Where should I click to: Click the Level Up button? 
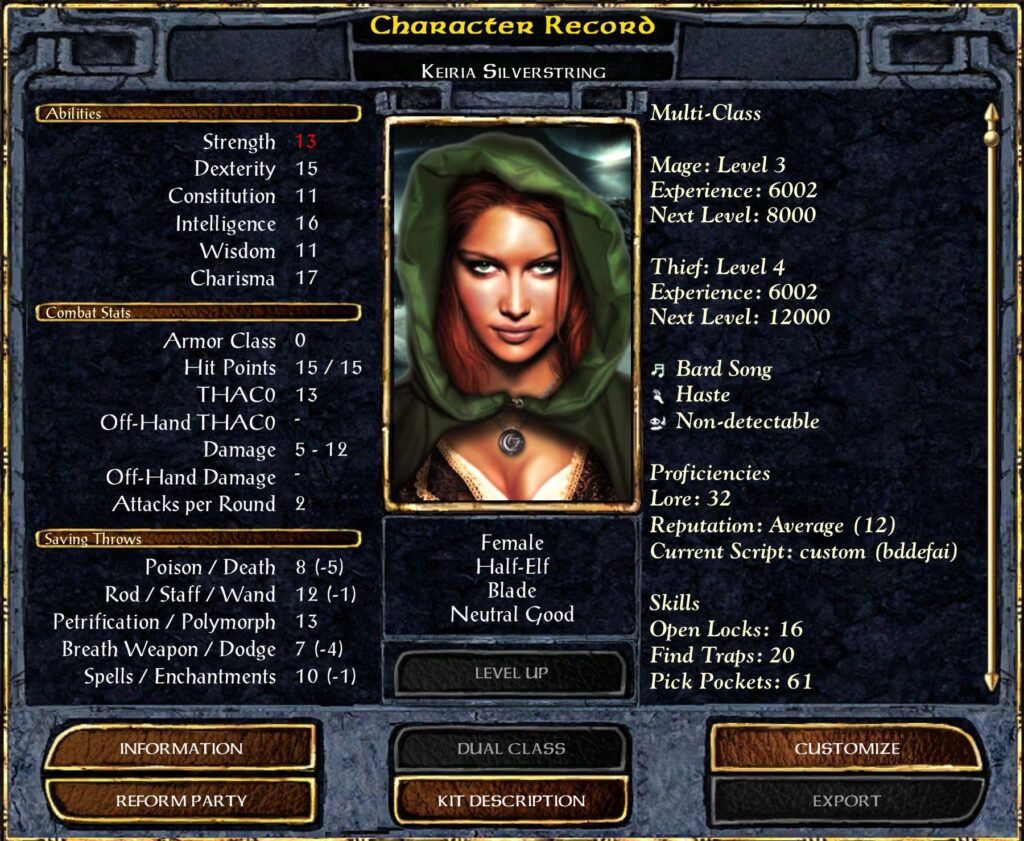[x=511, y=673]
